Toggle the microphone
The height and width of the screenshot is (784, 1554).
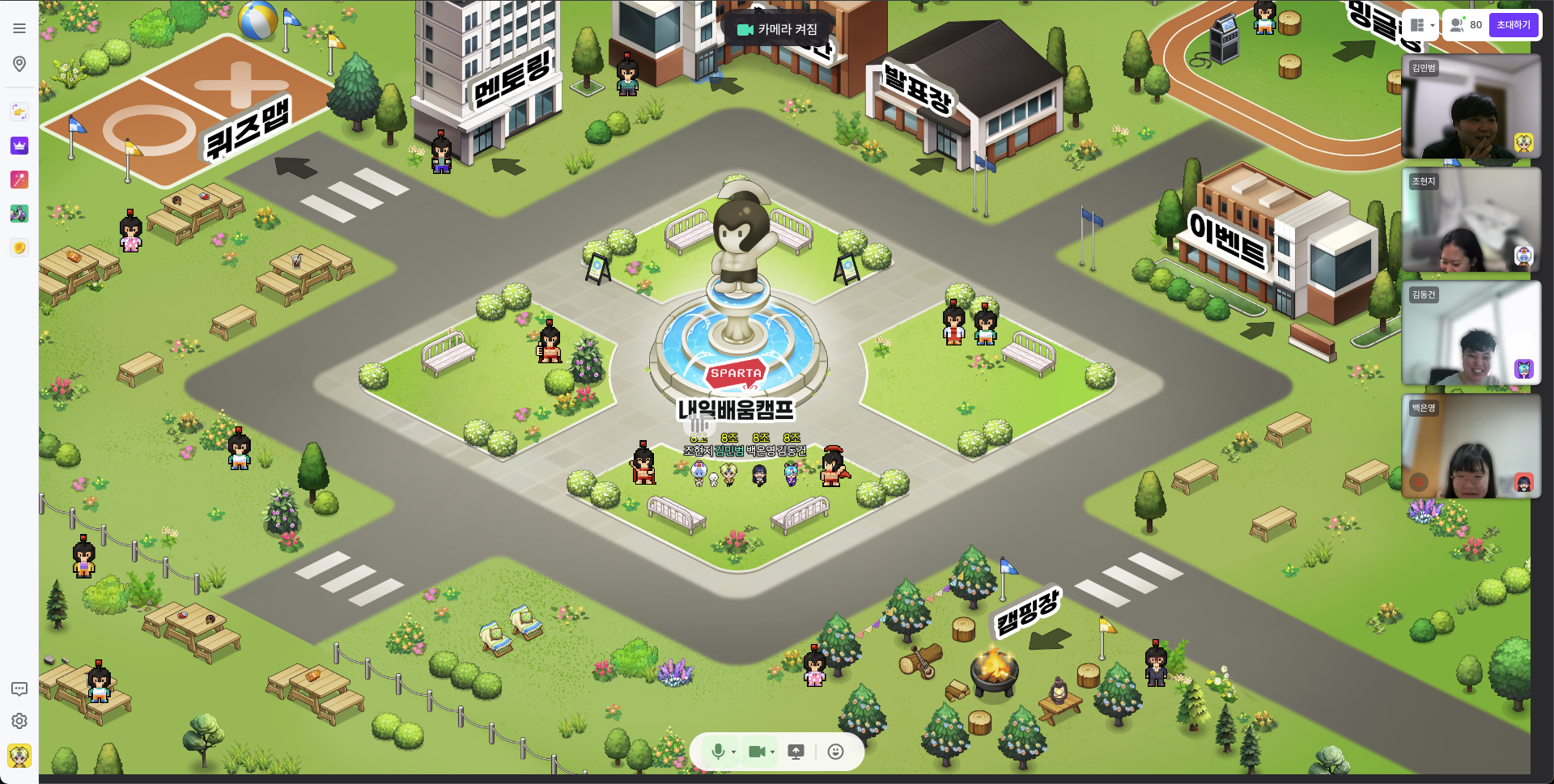click(717, 752)
